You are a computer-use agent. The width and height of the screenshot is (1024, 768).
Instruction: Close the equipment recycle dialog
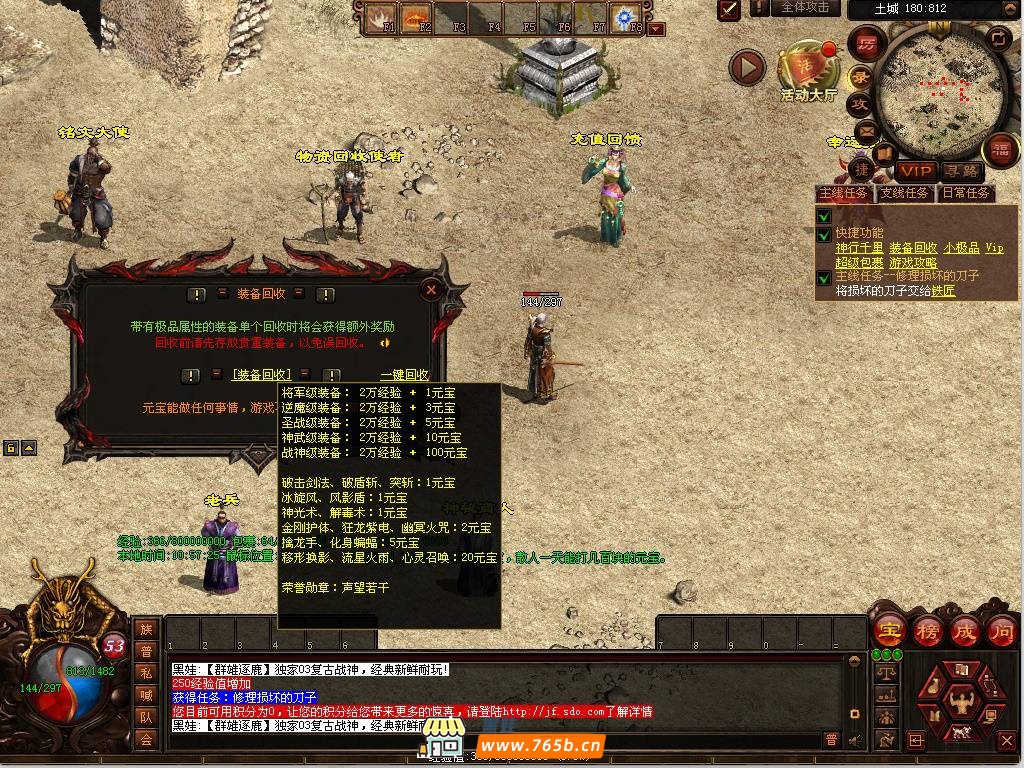point(431,290)
